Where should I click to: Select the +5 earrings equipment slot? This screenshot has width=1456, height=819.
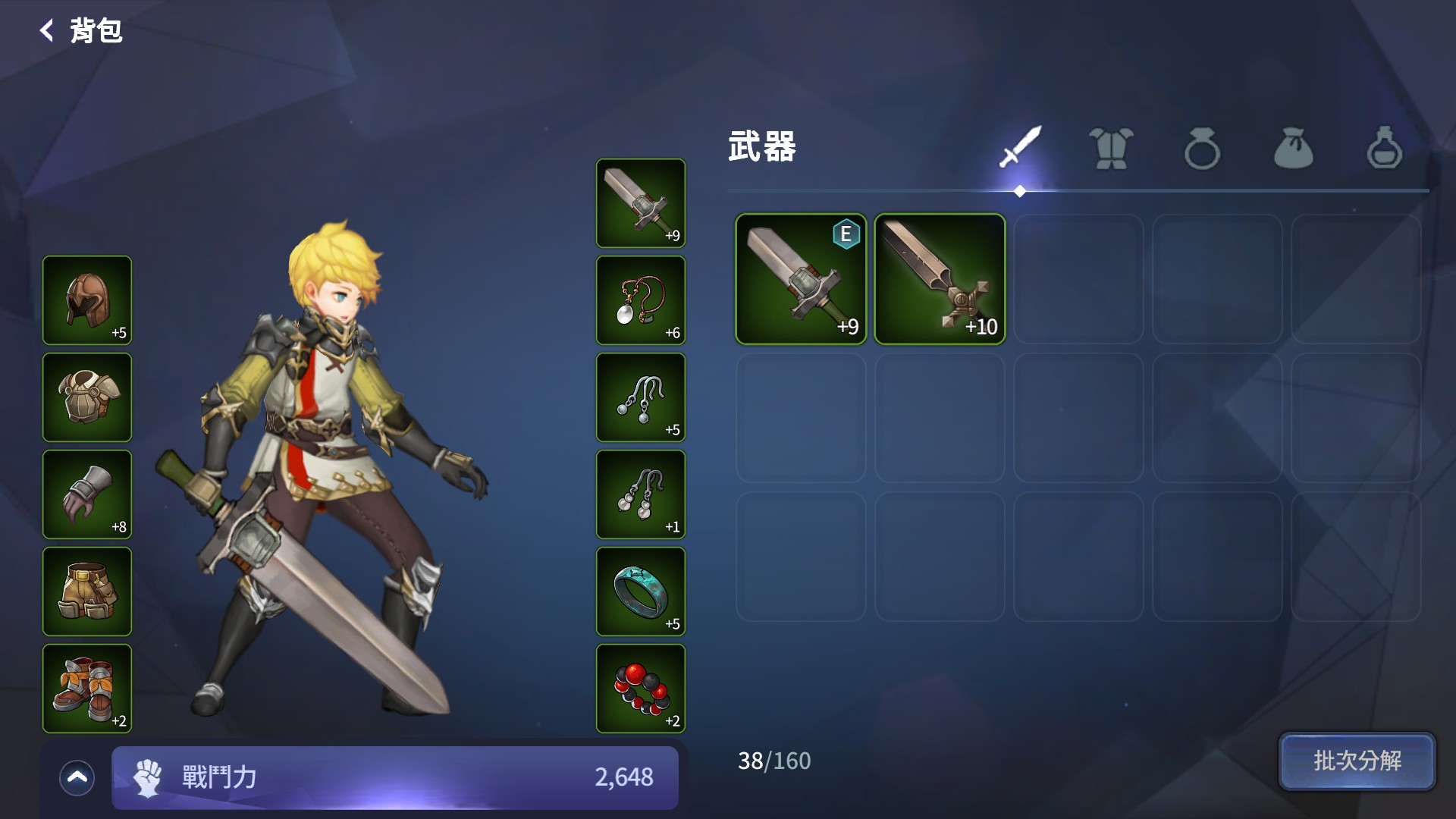(641, 397)
